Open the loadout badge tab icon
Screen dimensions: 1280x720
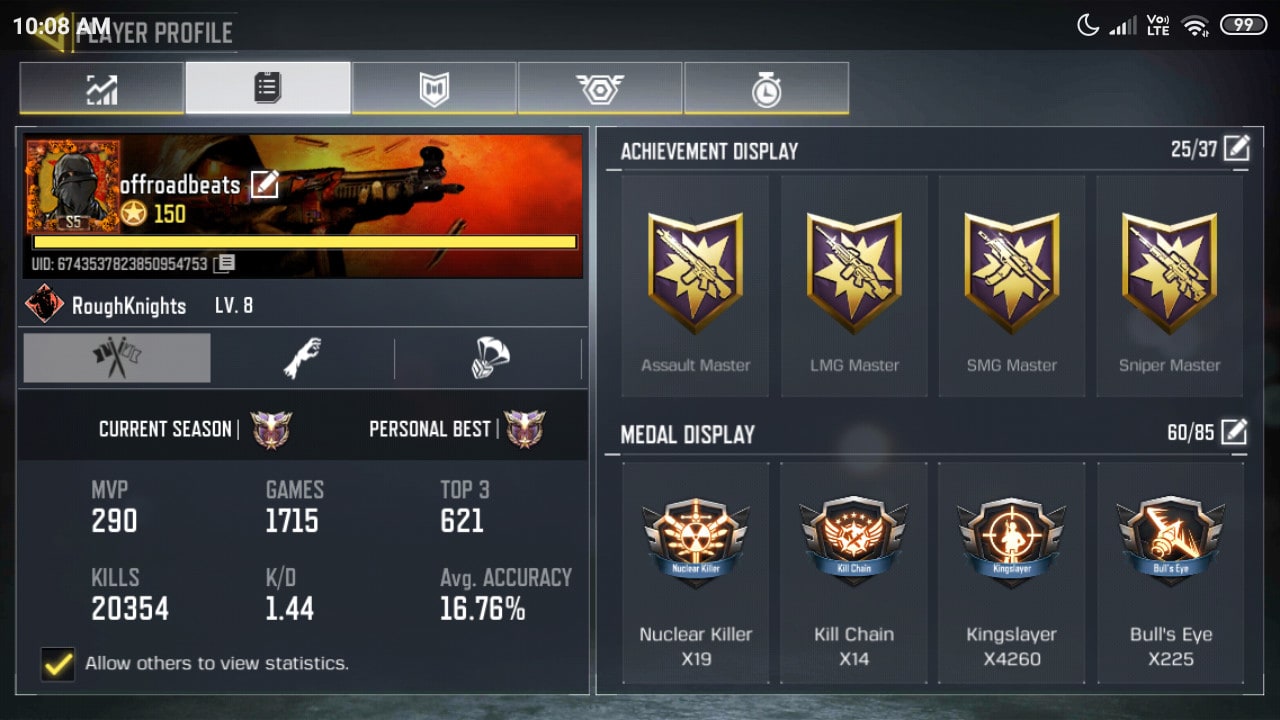pyautogui.click(x=434, y=89)
